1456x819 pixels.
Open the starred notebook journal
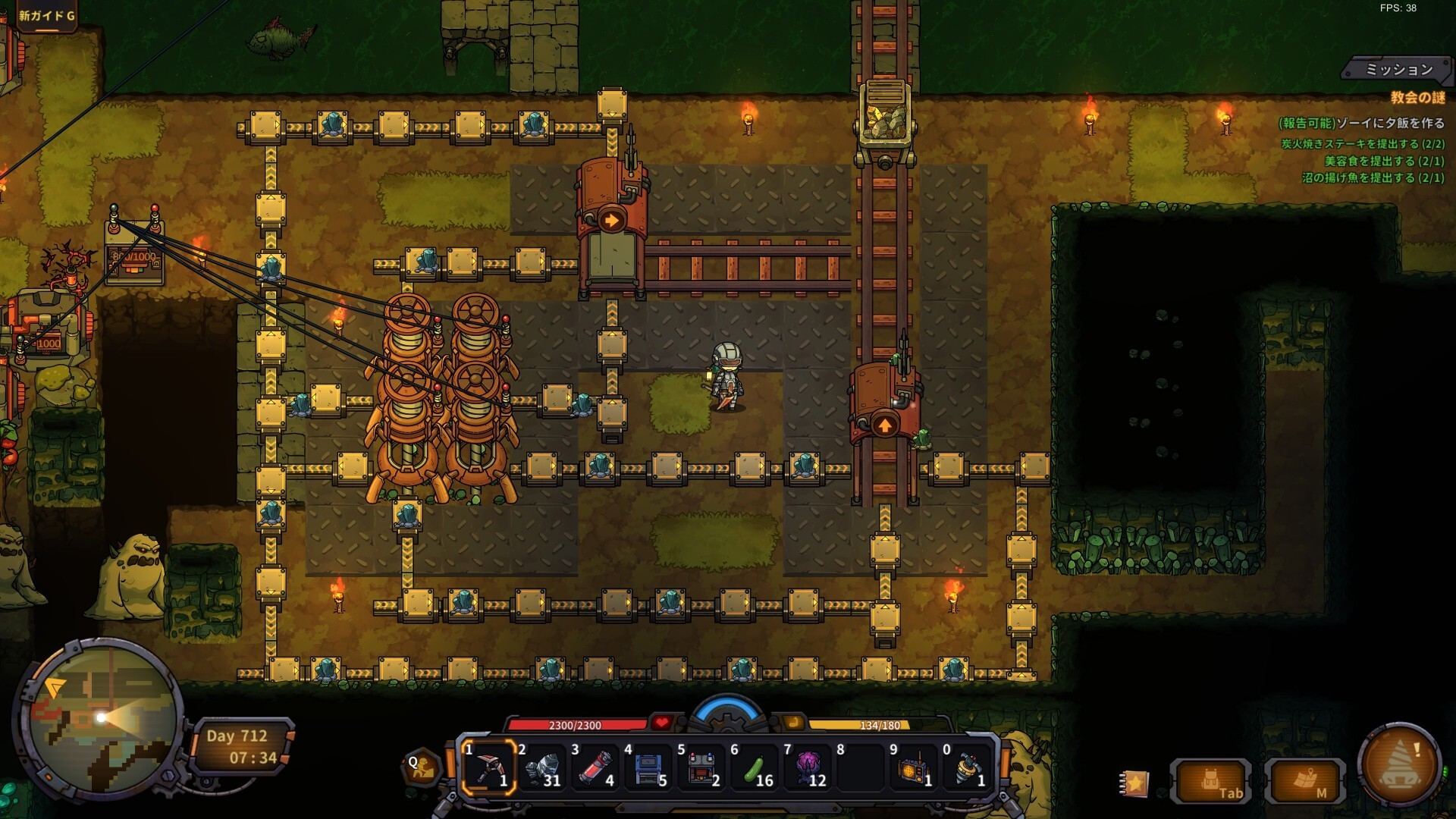coord(1134,783)
